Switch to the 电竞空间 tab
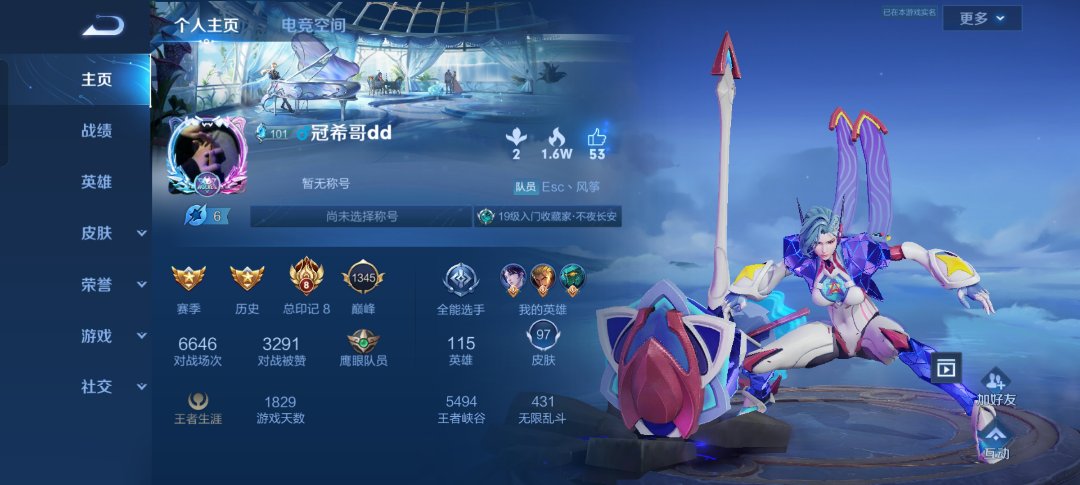This screenshot has height=485, width=1080. click(x=313, y=25)
